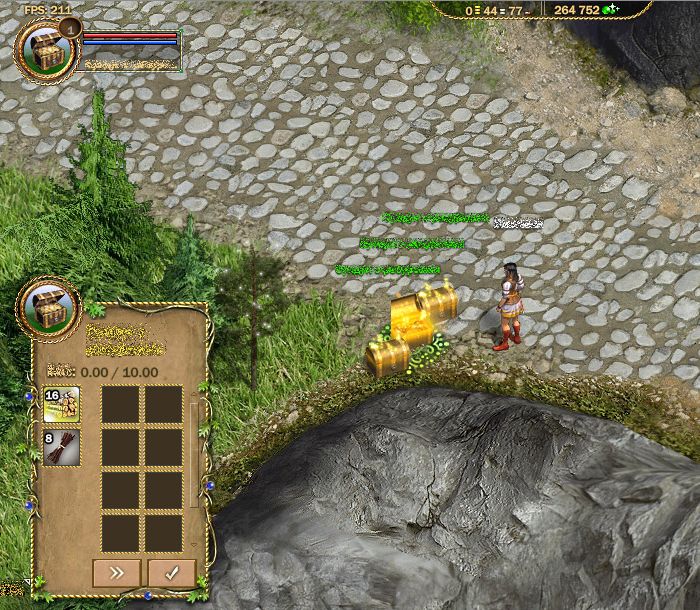Viewport: 700px width, 610px height.
Task: Pick the bundle of sticks stack of 8
Action: (62, 447)
